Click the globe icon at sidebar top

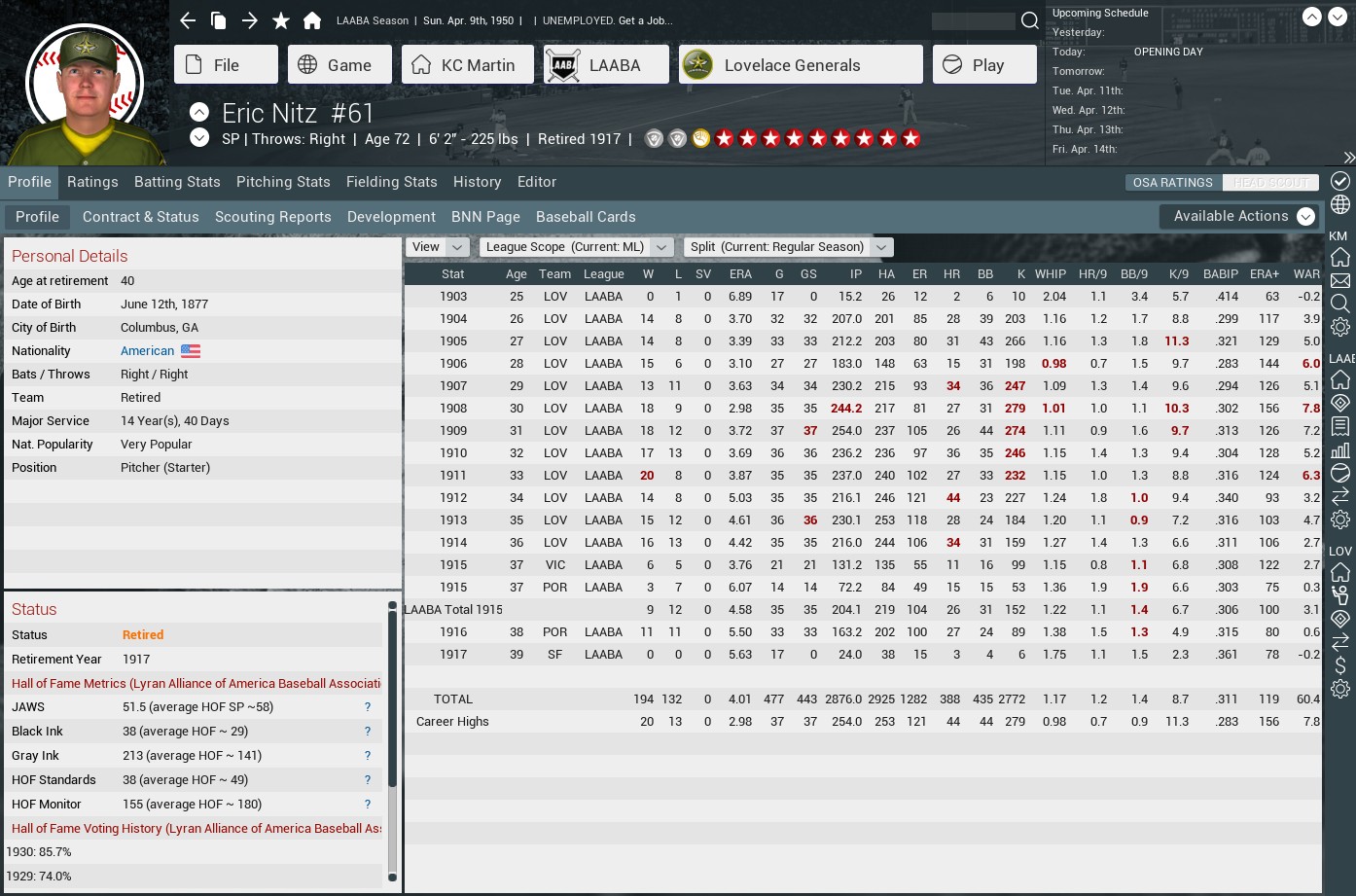pos(1339,206)
